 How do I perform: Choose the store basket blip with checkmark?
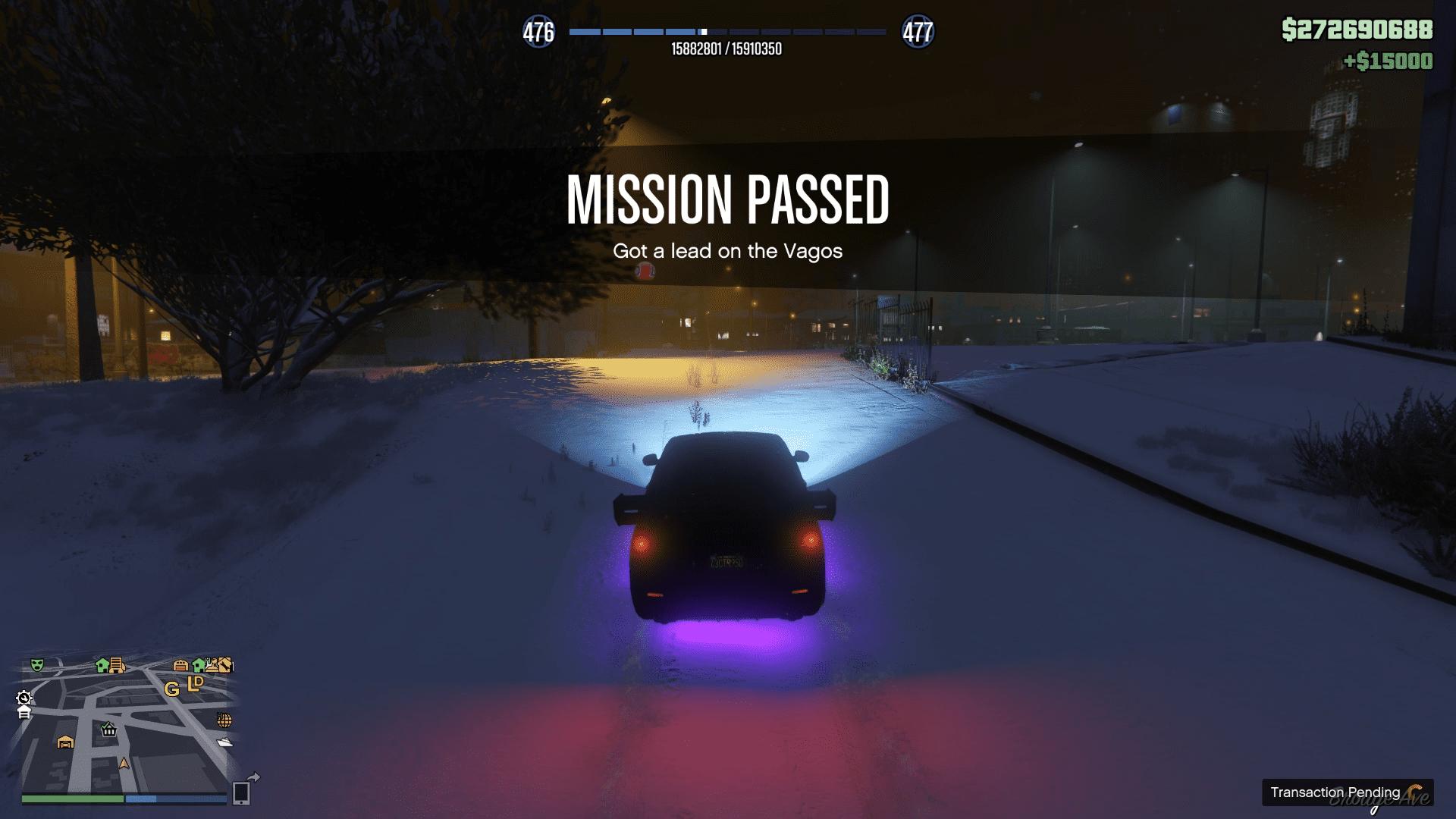tap(108, 730)
